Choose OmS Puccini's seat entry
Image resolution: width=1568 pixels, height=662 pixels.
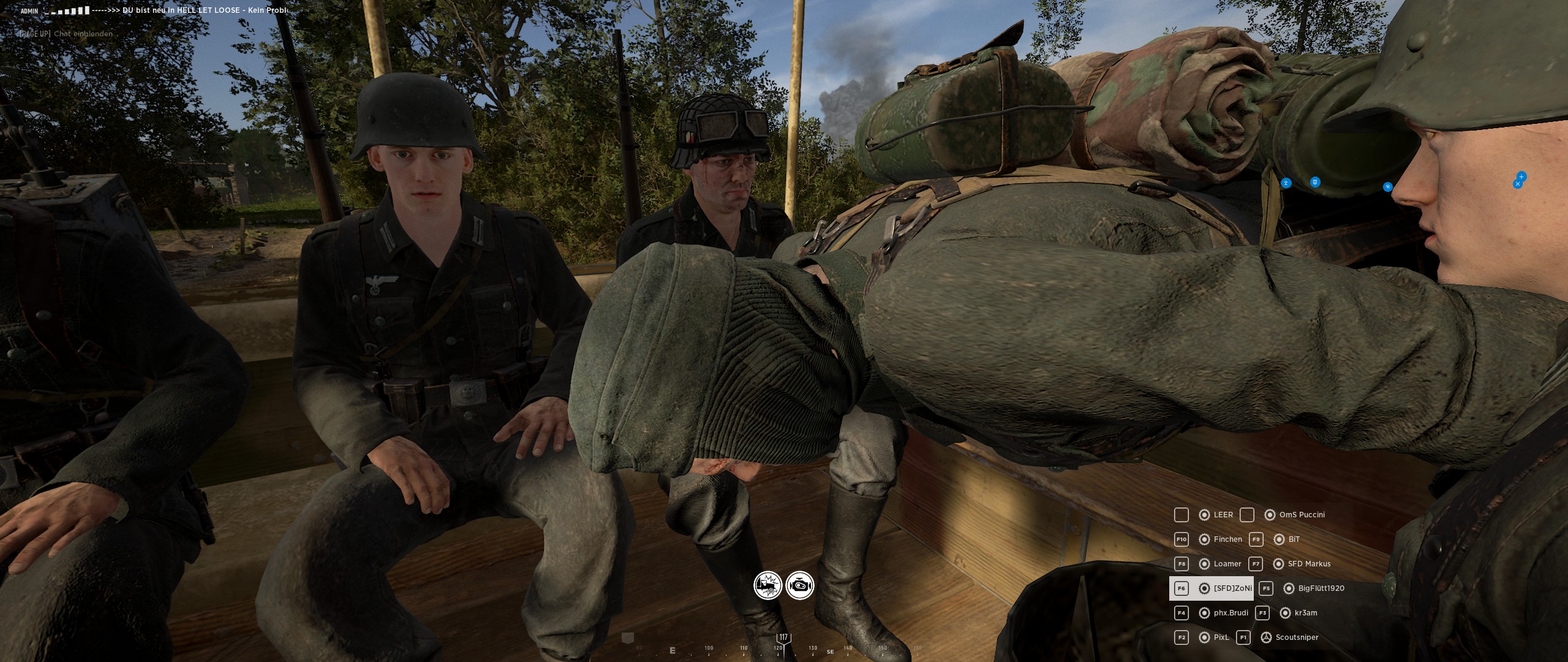point(1302,515)
